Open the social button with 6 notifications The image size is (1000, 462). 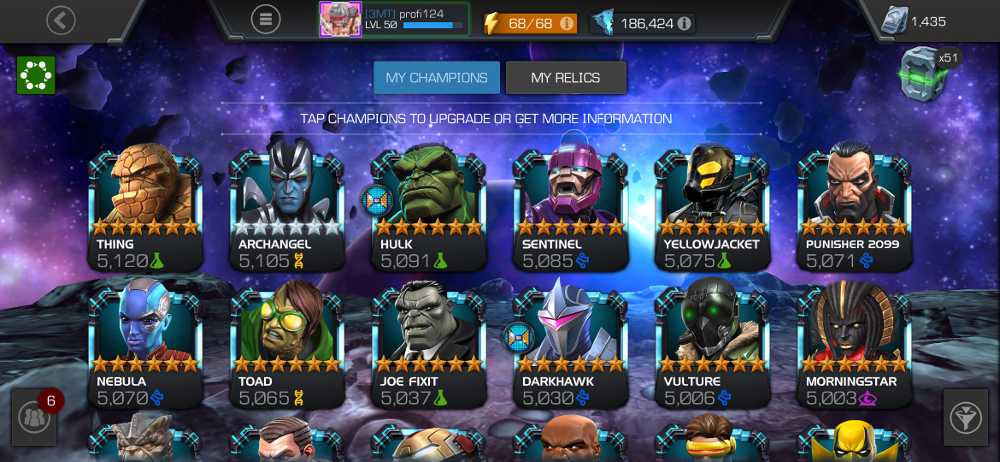coord(35,418)
